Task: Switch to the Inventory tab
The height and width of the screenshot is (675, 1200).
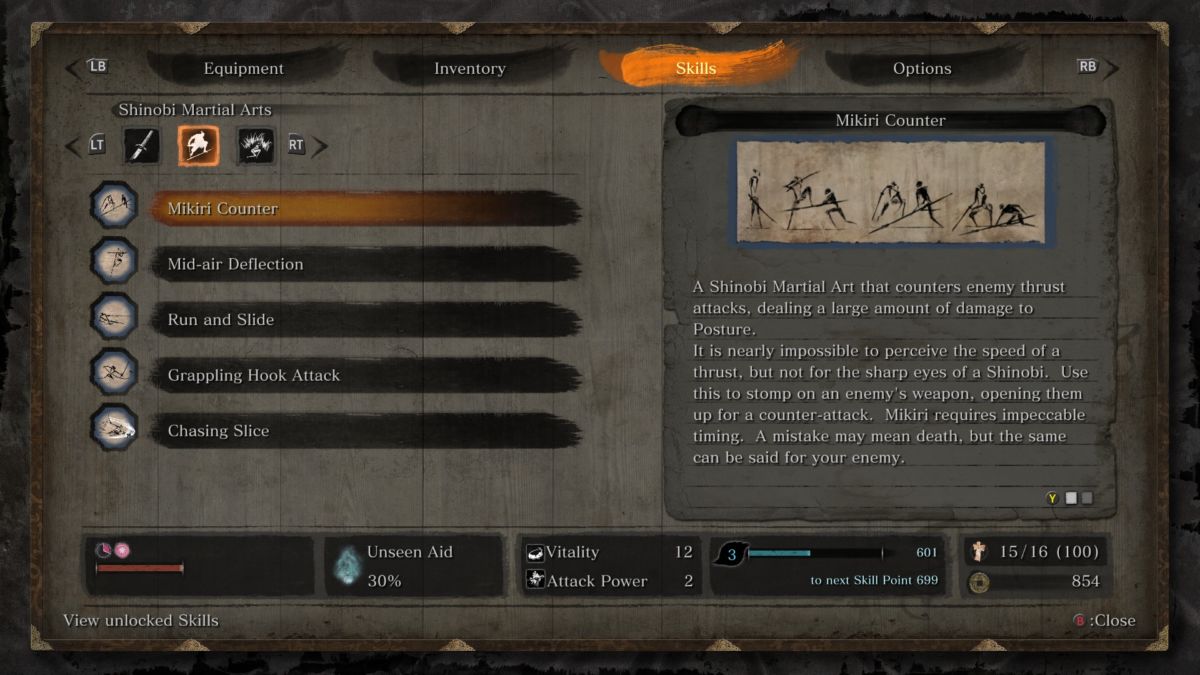Action: 469,69
